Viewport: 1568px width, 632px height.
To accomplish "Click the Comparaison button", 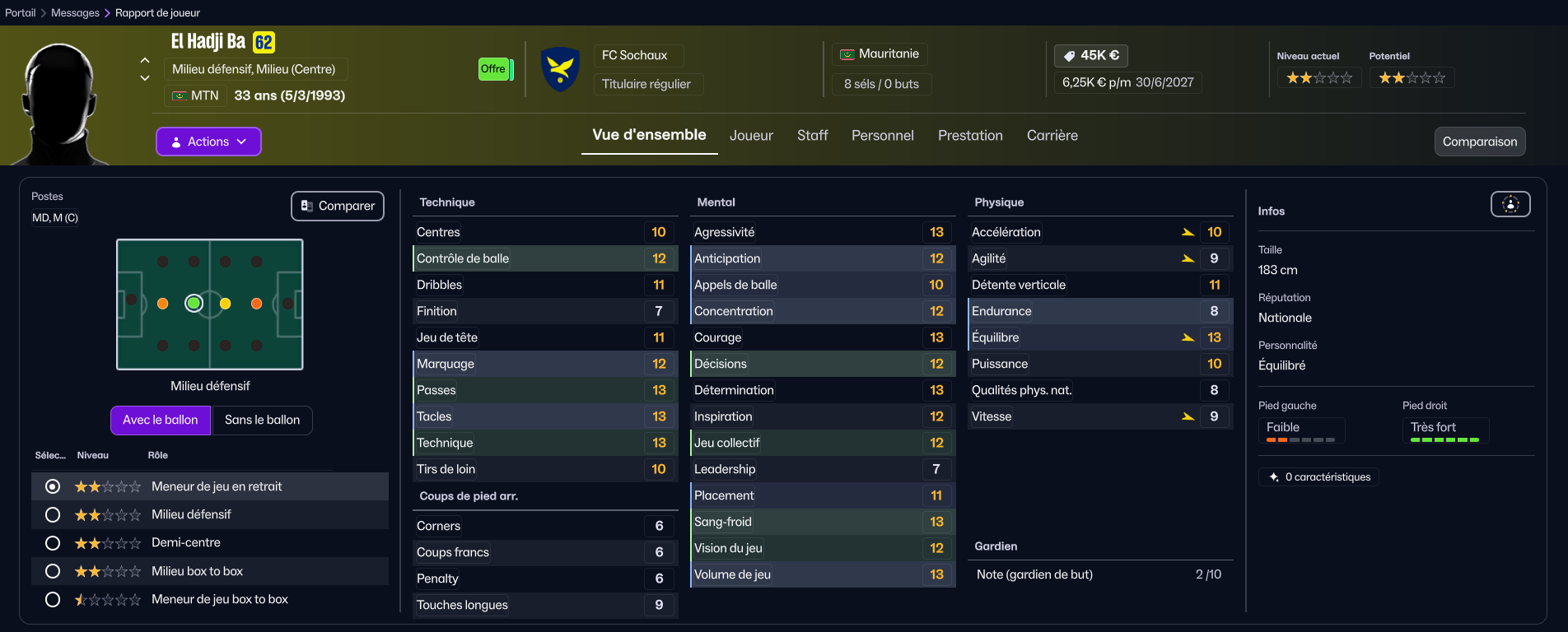I will (1479, 142).
